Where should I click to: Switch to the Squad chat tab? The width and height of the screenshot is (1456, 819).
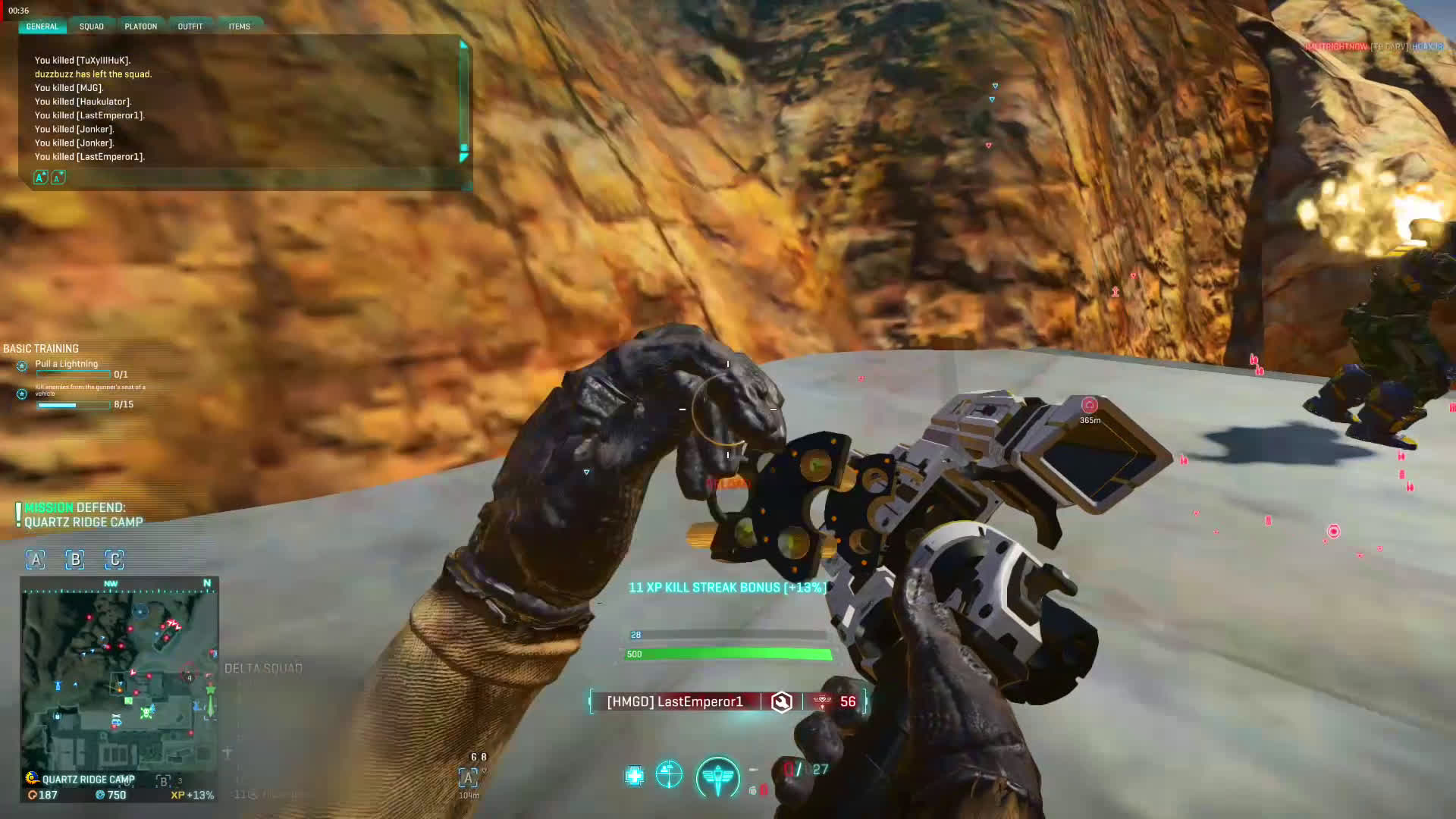(91, 27)
